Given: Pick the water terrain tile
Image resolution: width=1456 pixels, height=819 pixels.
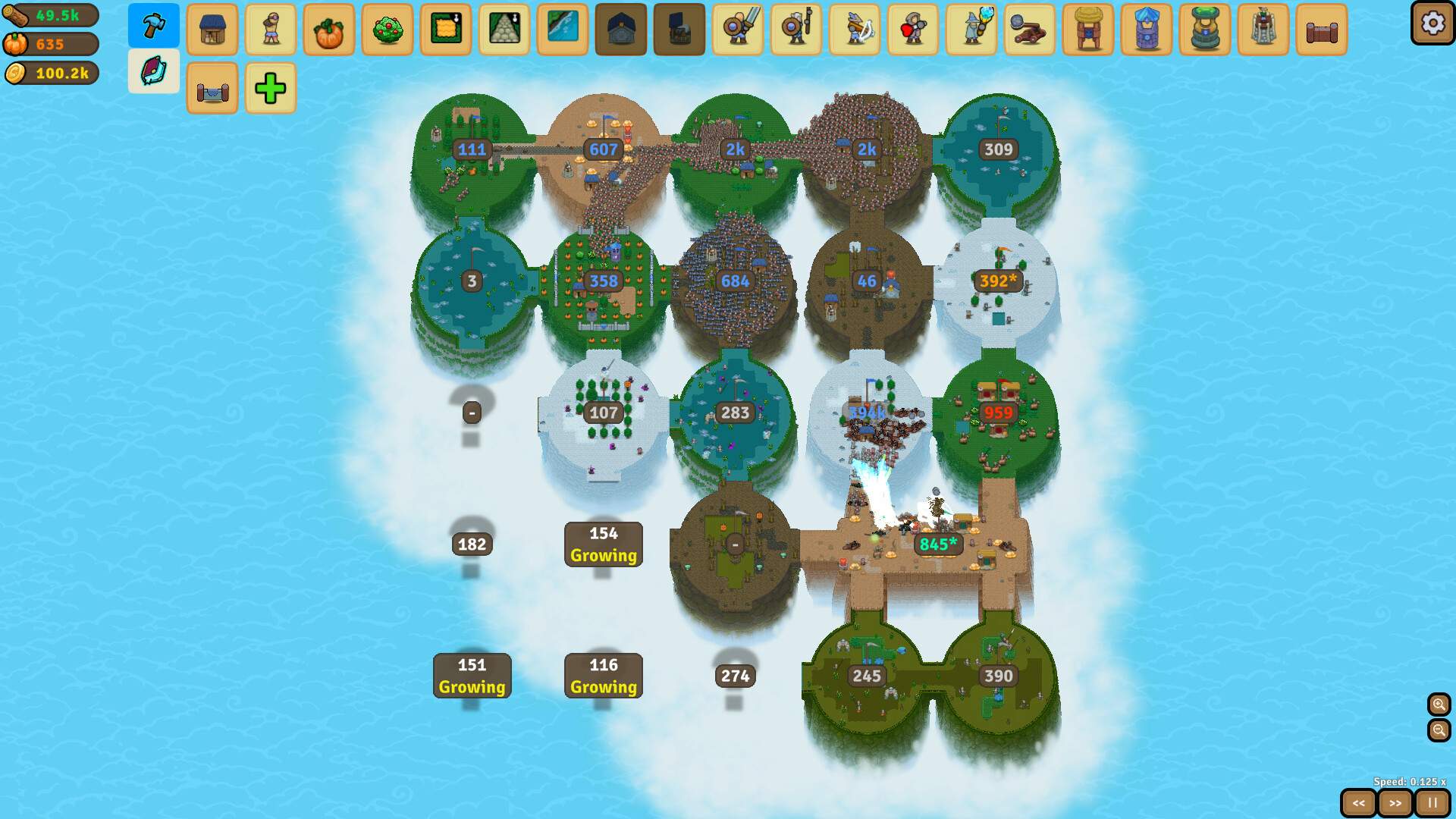Looking at the screenshot, I should click(x=563, y=30).
